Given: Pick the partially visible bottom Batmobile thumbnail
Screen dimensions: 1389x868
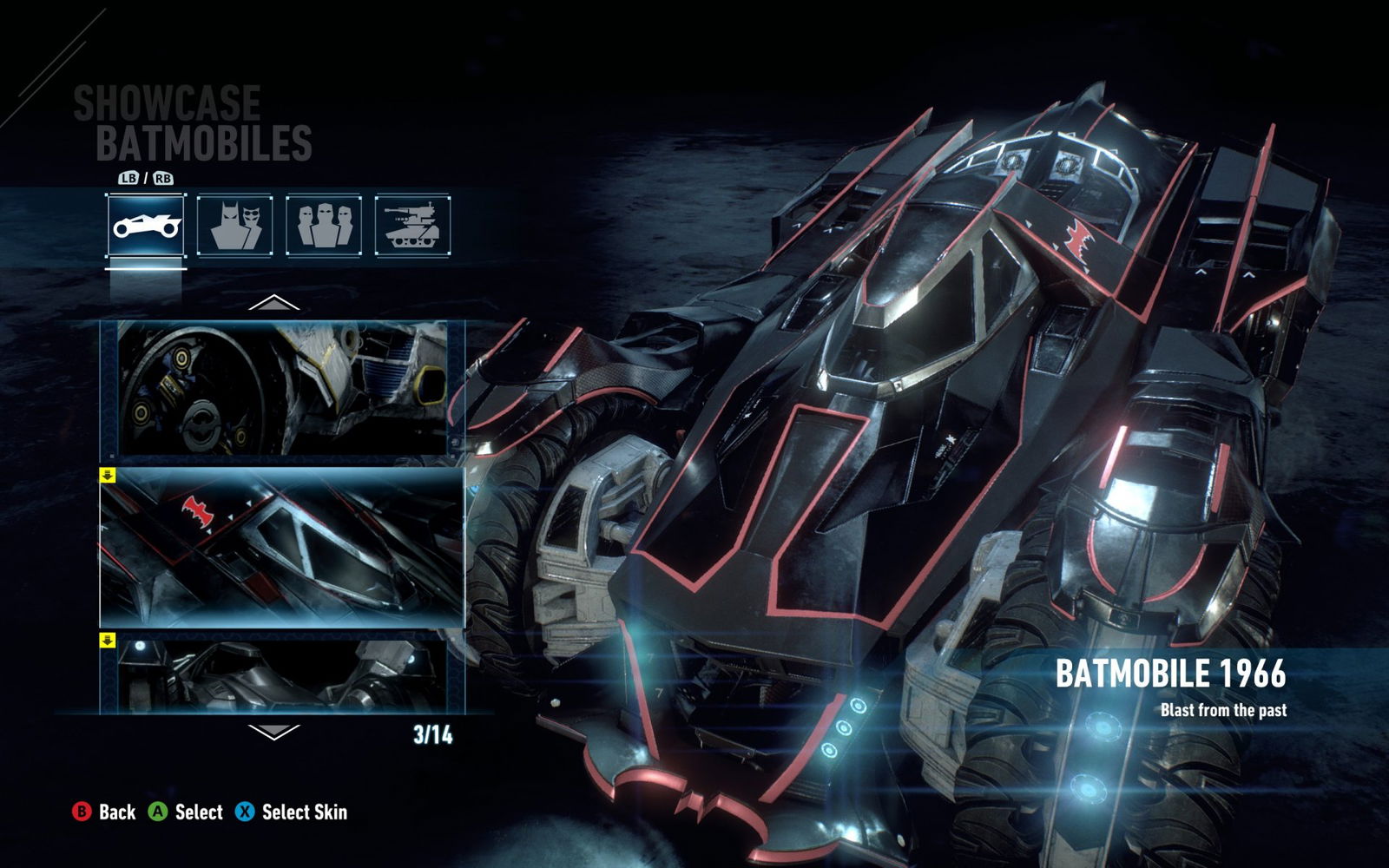Looking at the screenshot, I should click(283, 675).
